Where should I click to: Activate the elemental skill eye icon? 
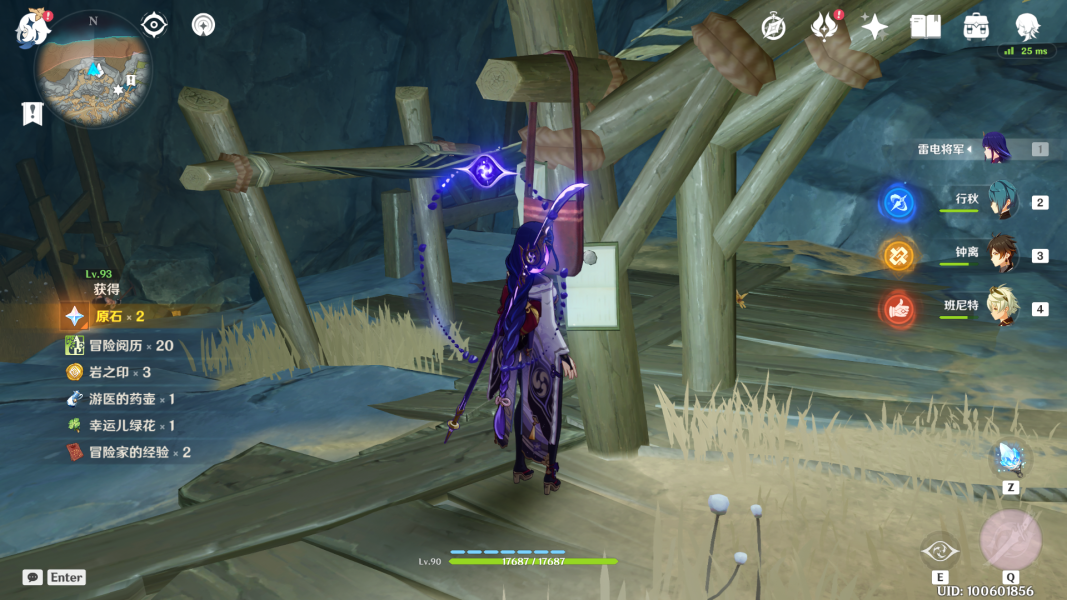(940, 550)
